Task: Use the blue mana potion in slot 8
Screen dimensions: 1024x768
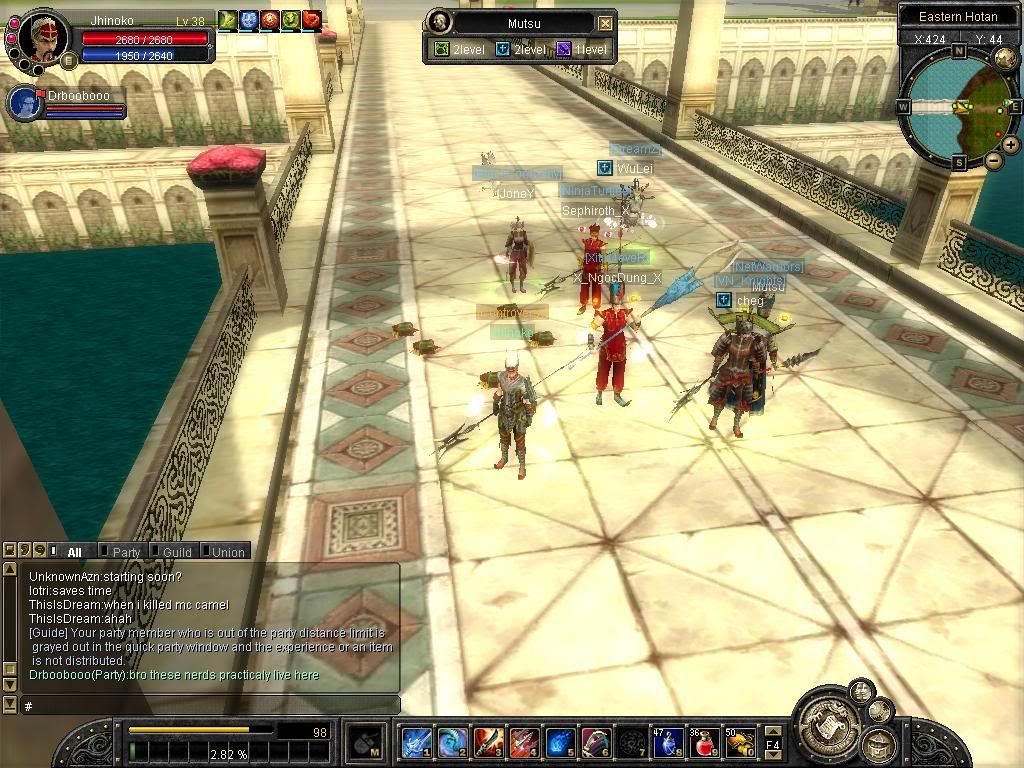Action: 668,742
